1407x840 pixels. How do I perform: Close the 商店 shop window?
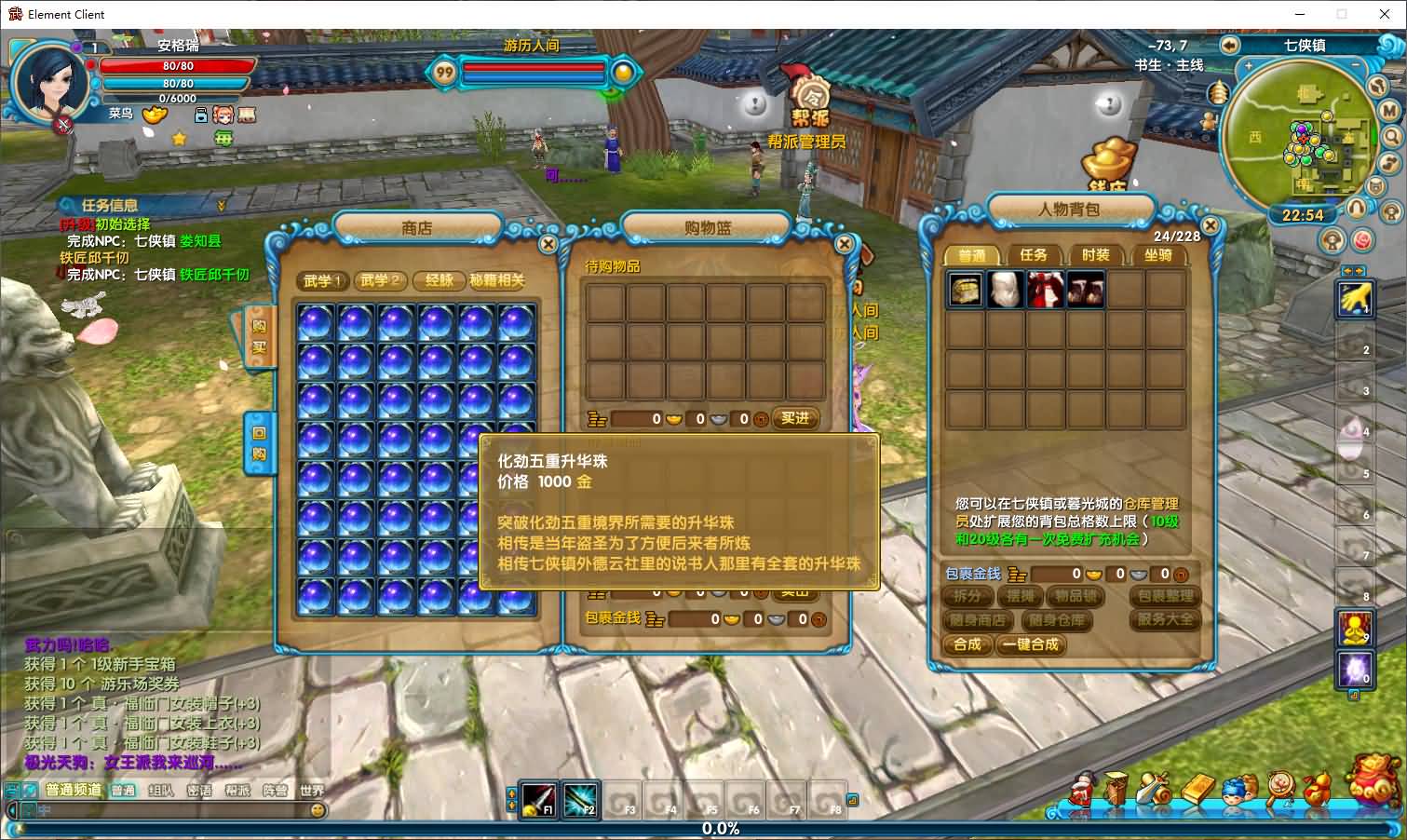point(548,244)
